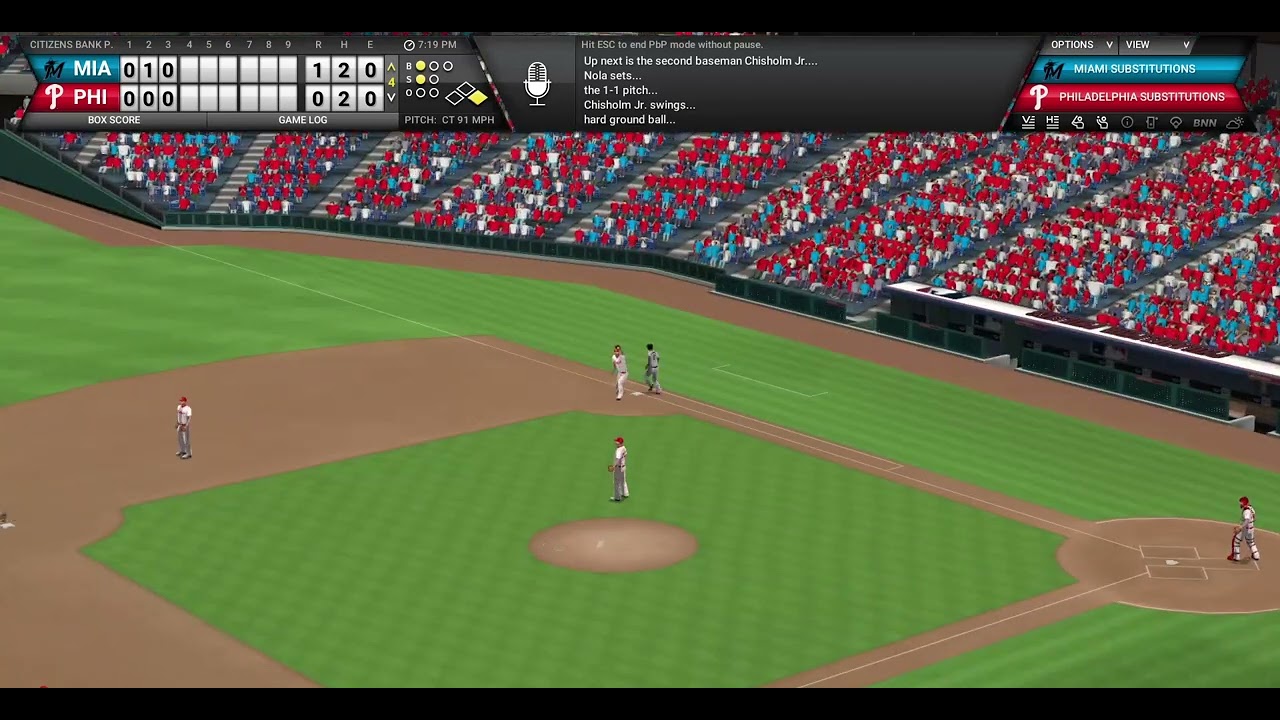View game information via the info icon
Screen dimensions: 1280x720
tap(1127, 122)
